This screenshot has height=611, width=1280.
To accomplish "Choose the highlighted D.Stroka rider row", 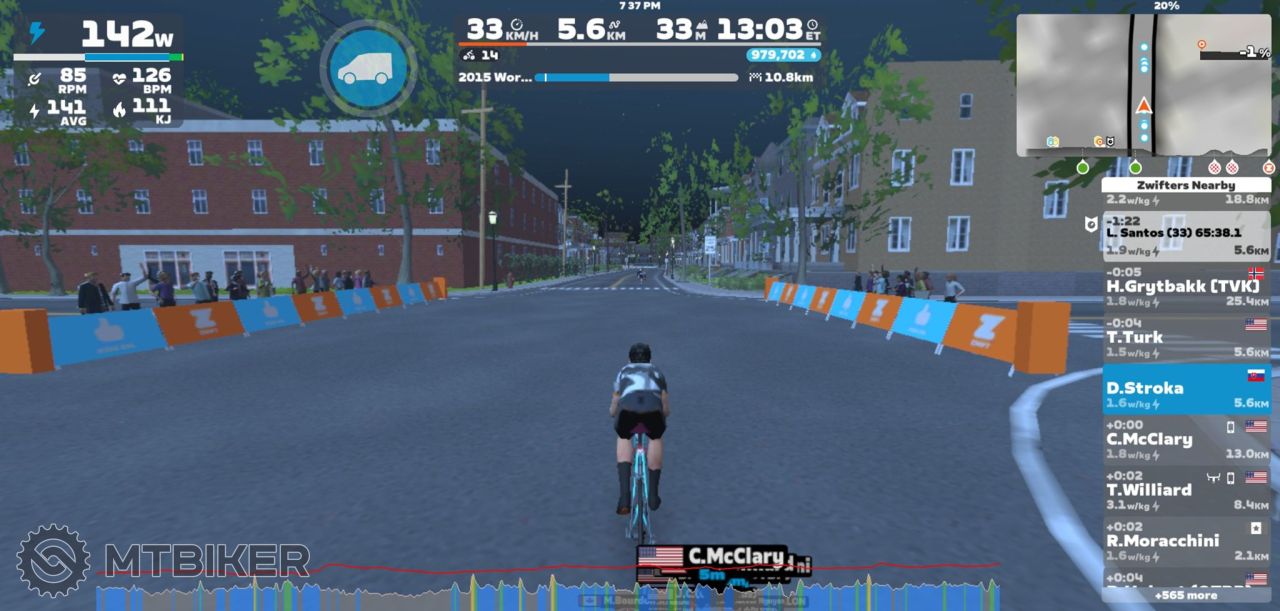I will [x=1186, y=388].
